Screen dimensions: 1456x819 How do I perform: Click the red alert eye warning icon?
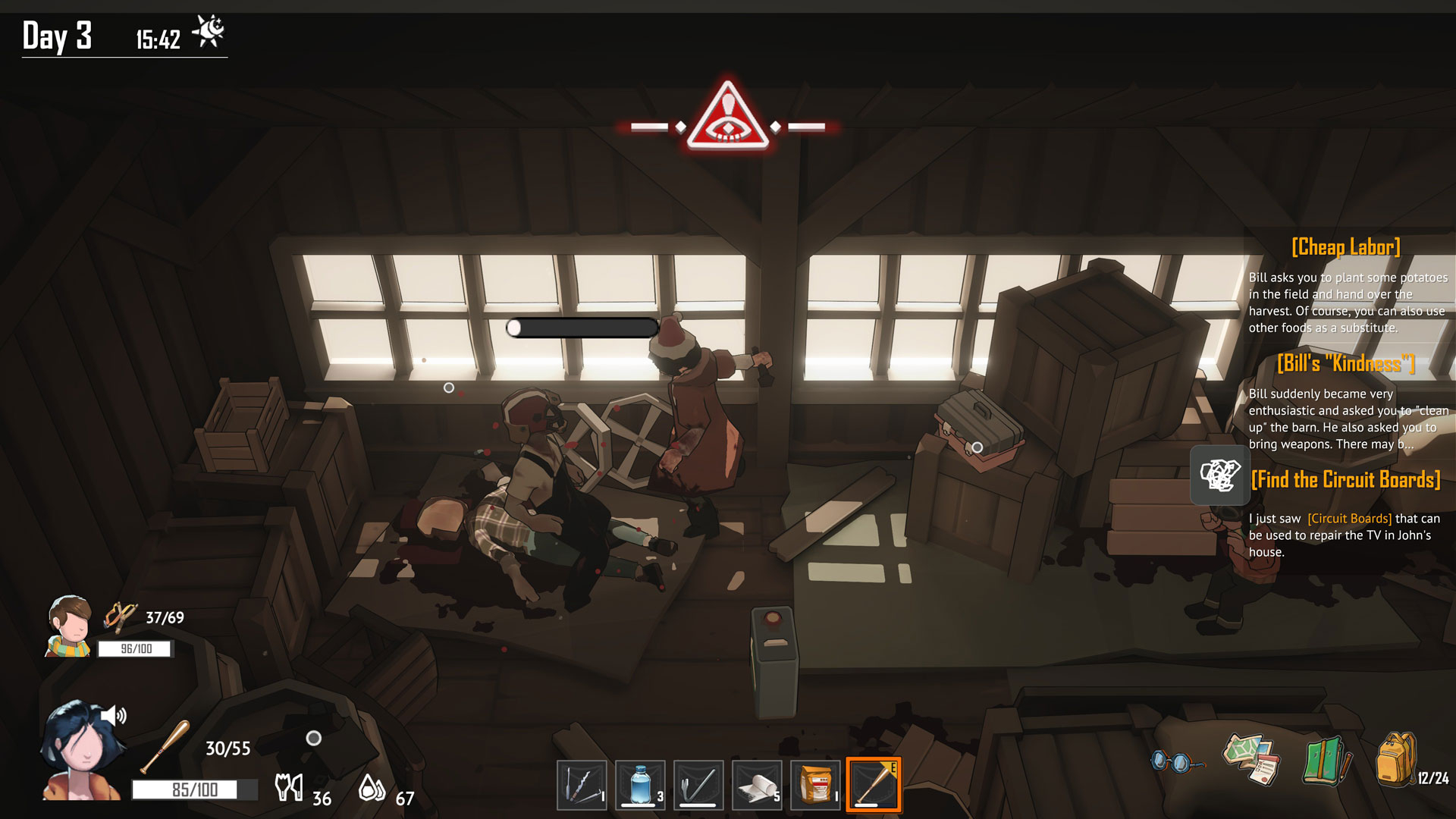click(728, 119)
